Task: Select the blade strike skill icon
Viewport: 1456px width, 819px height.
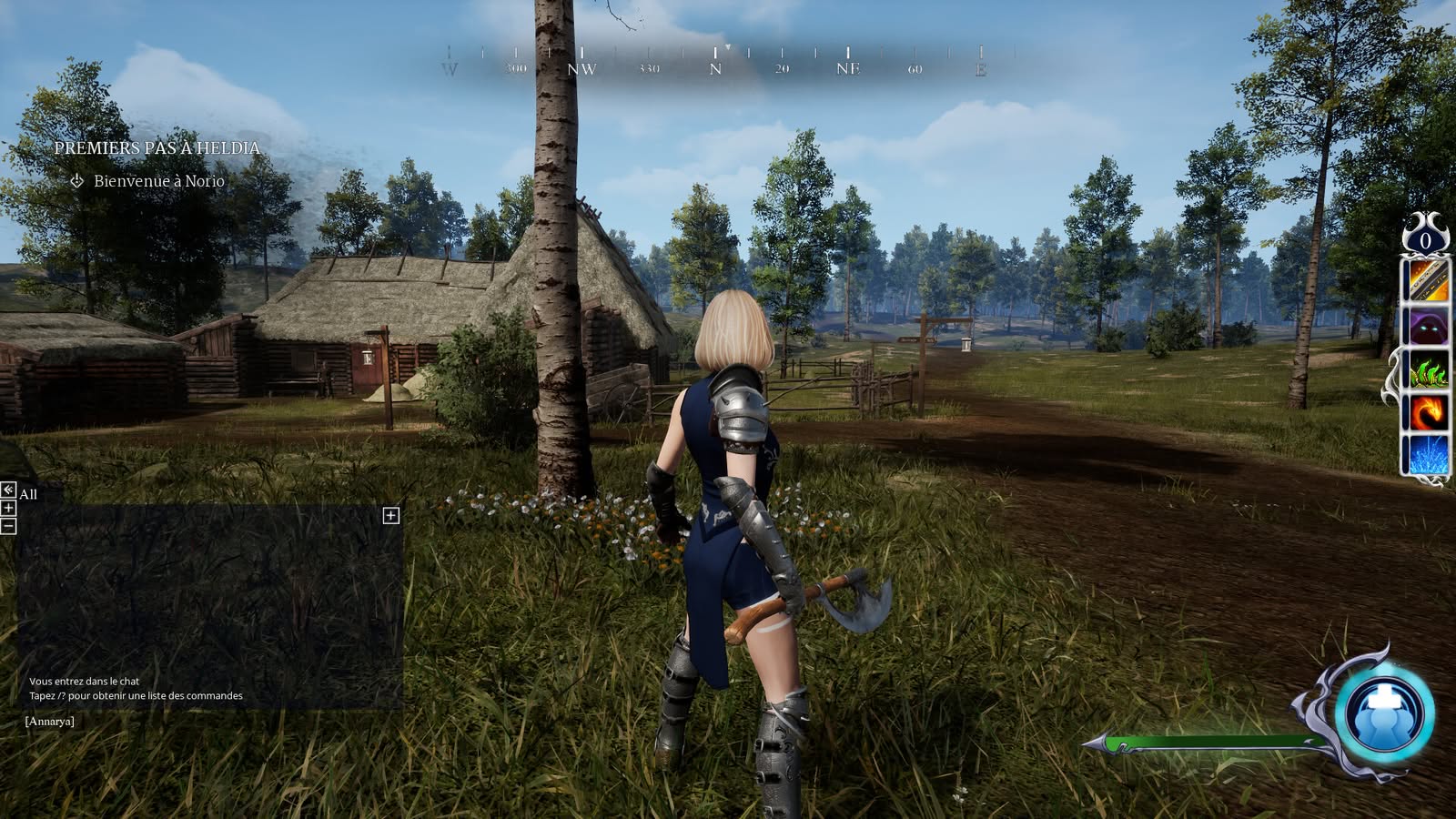Action: [x=1428, y=282]
